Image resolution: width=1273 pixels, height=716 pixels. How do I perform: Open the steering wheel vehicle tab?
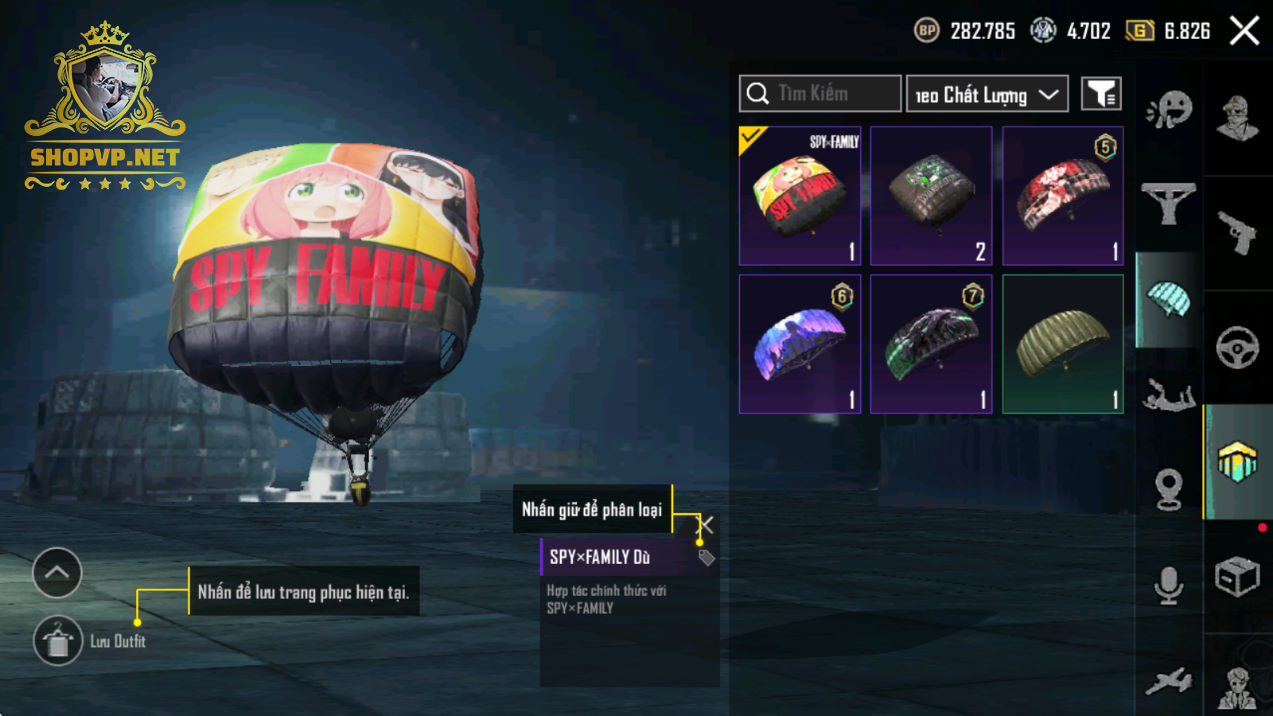pyautogui.click(x=1238, y=348)
